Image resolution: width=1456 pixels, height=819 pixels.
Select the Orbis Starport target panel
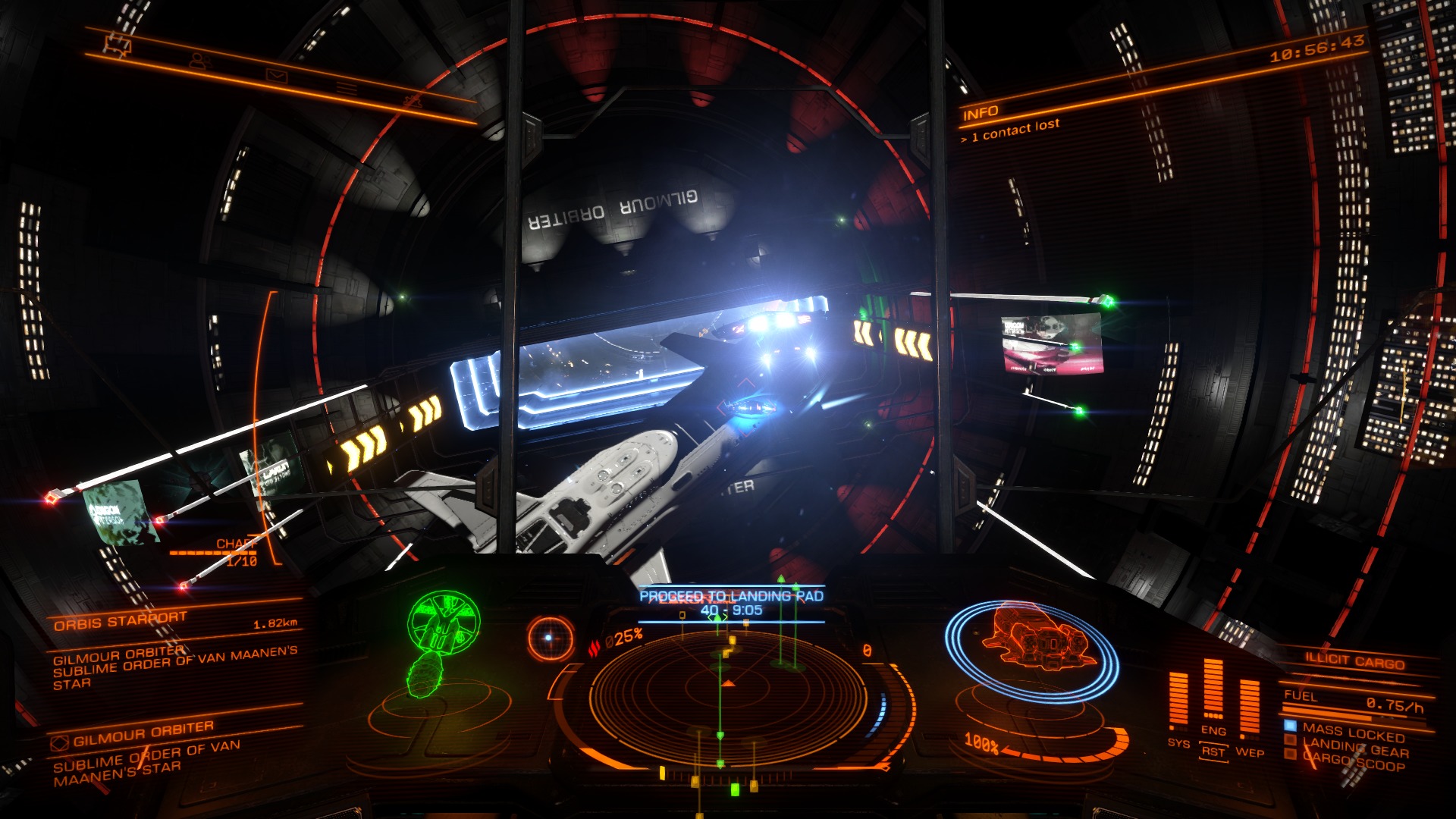coord(174,622)
